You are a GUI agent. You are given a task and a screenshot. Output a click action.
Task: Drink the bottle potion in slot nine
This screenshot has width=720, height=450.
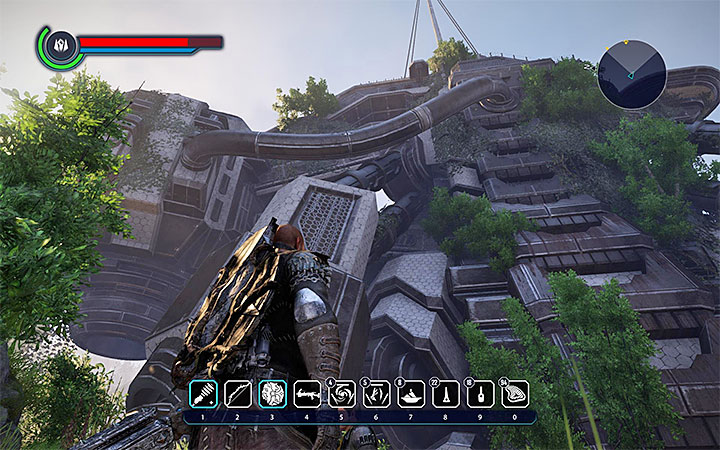point(481,393)
